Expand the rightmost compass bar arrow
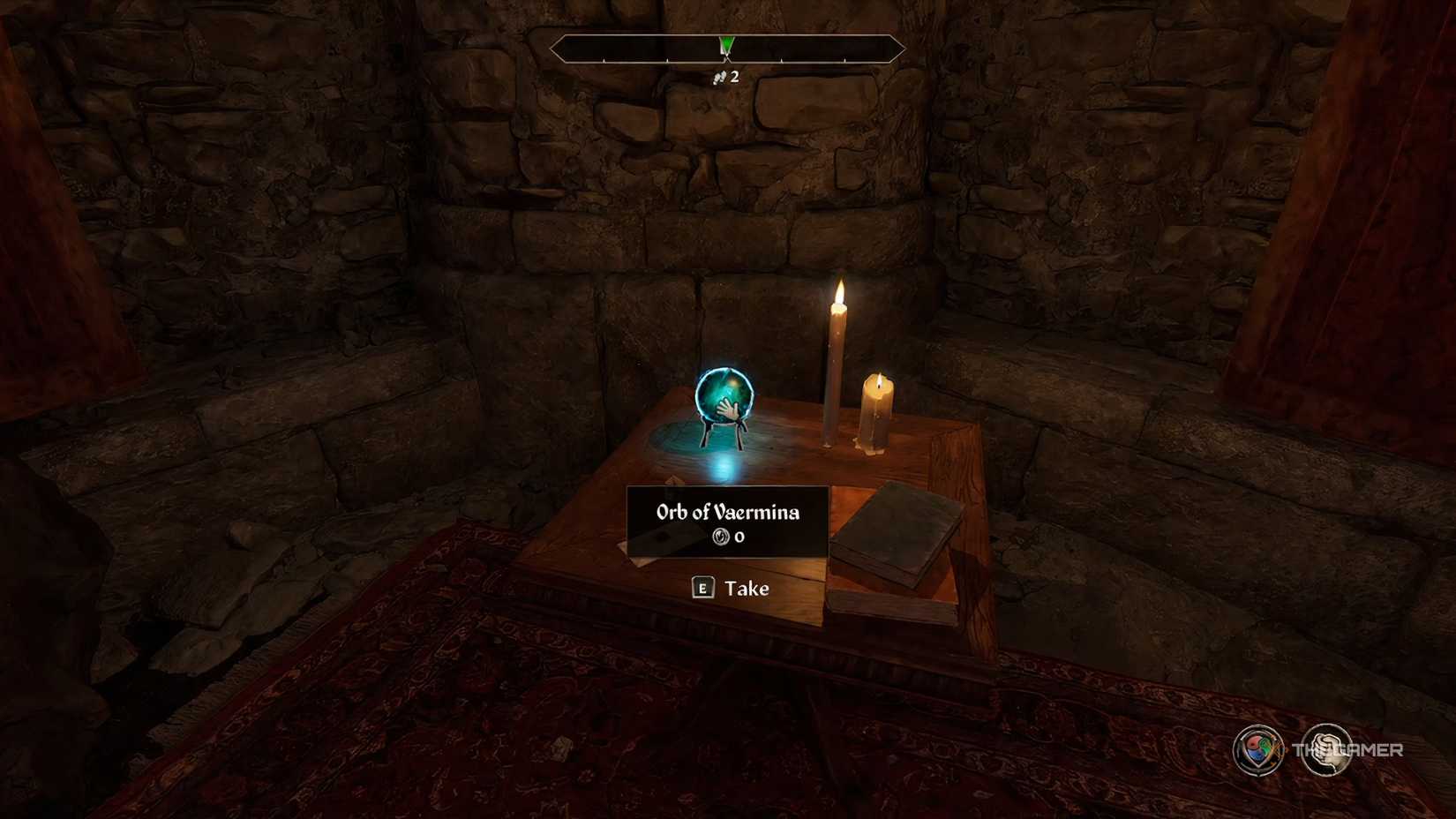 point(902,49)
